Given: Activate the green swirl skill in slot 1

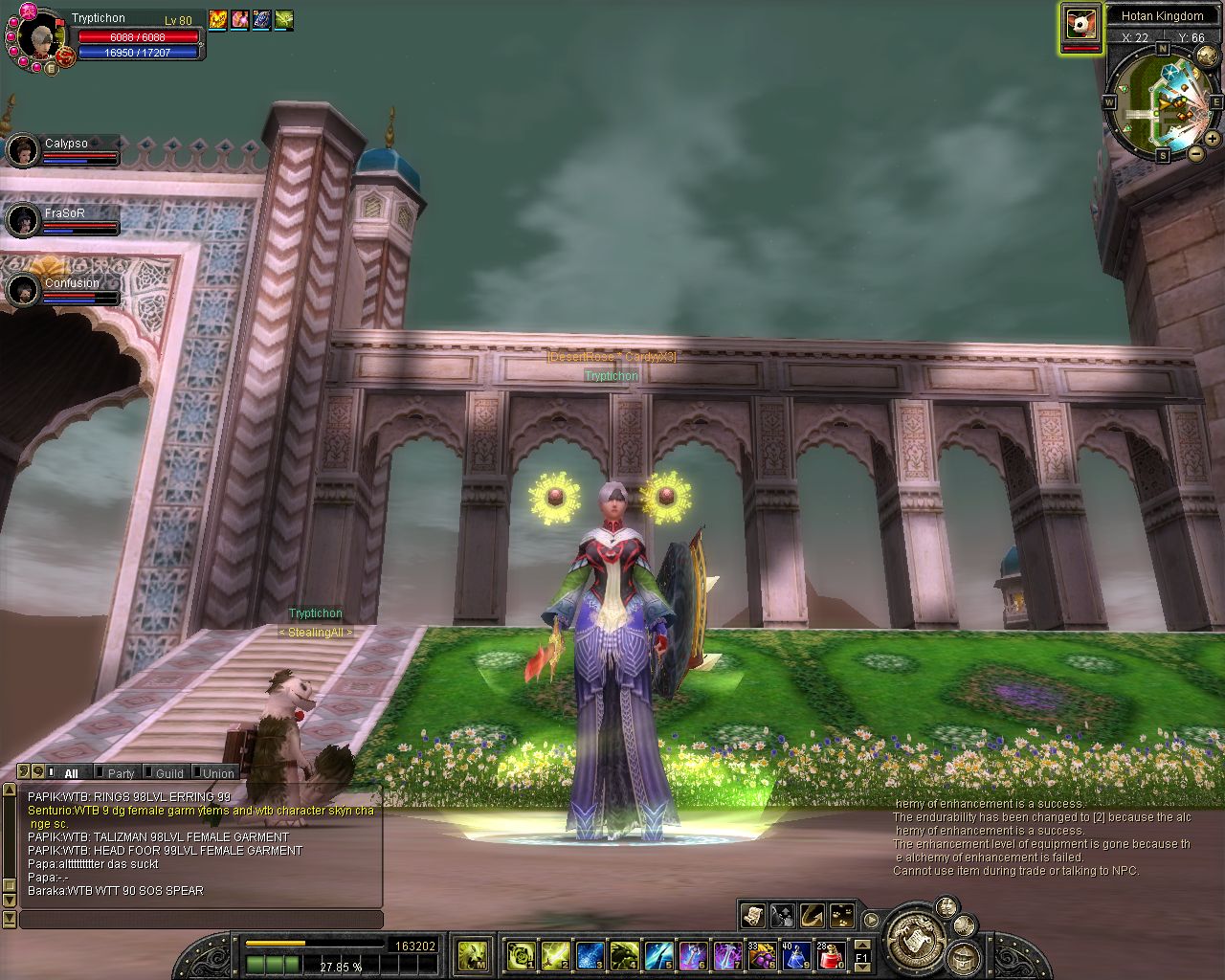Looking at the screenshot, I should pos(521,954).
